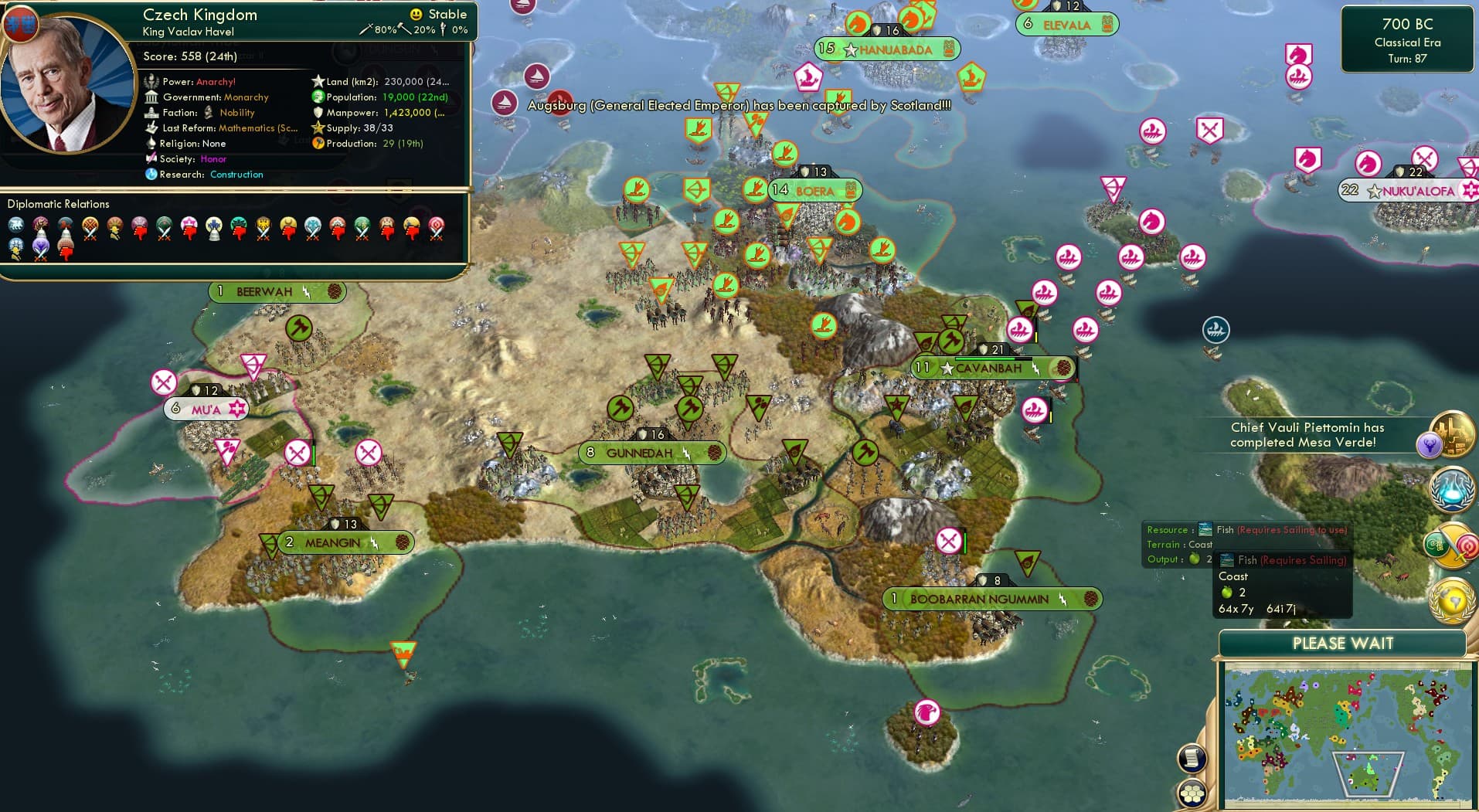Screen dimensions: 1479x812
Task: Open the golden globe notification icon
Action: [x=1453, y=600]
